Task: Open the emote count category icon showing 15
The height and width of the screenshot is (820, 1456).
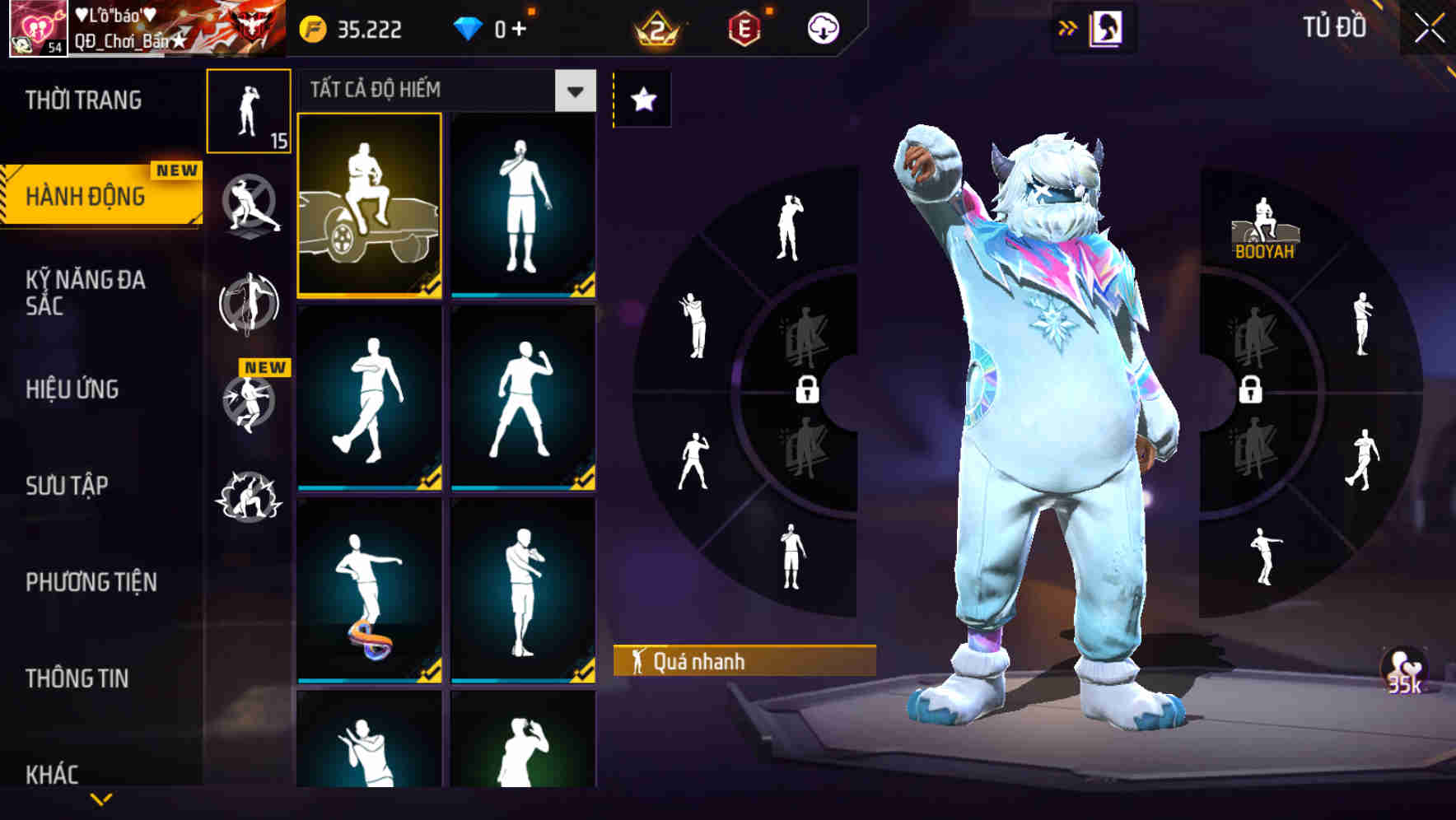Action: [250, 111]
